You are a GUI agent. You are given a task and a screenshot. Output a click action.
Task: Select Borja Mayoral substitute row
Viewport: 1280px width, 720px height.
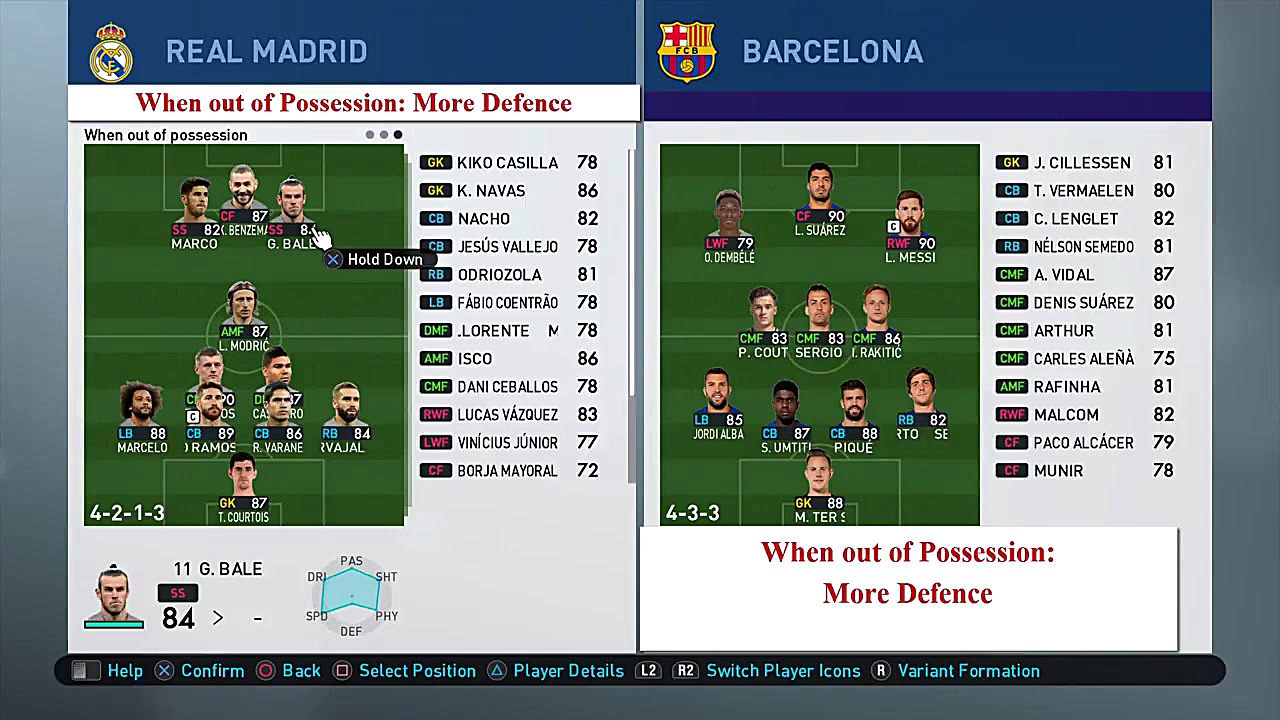507,471
